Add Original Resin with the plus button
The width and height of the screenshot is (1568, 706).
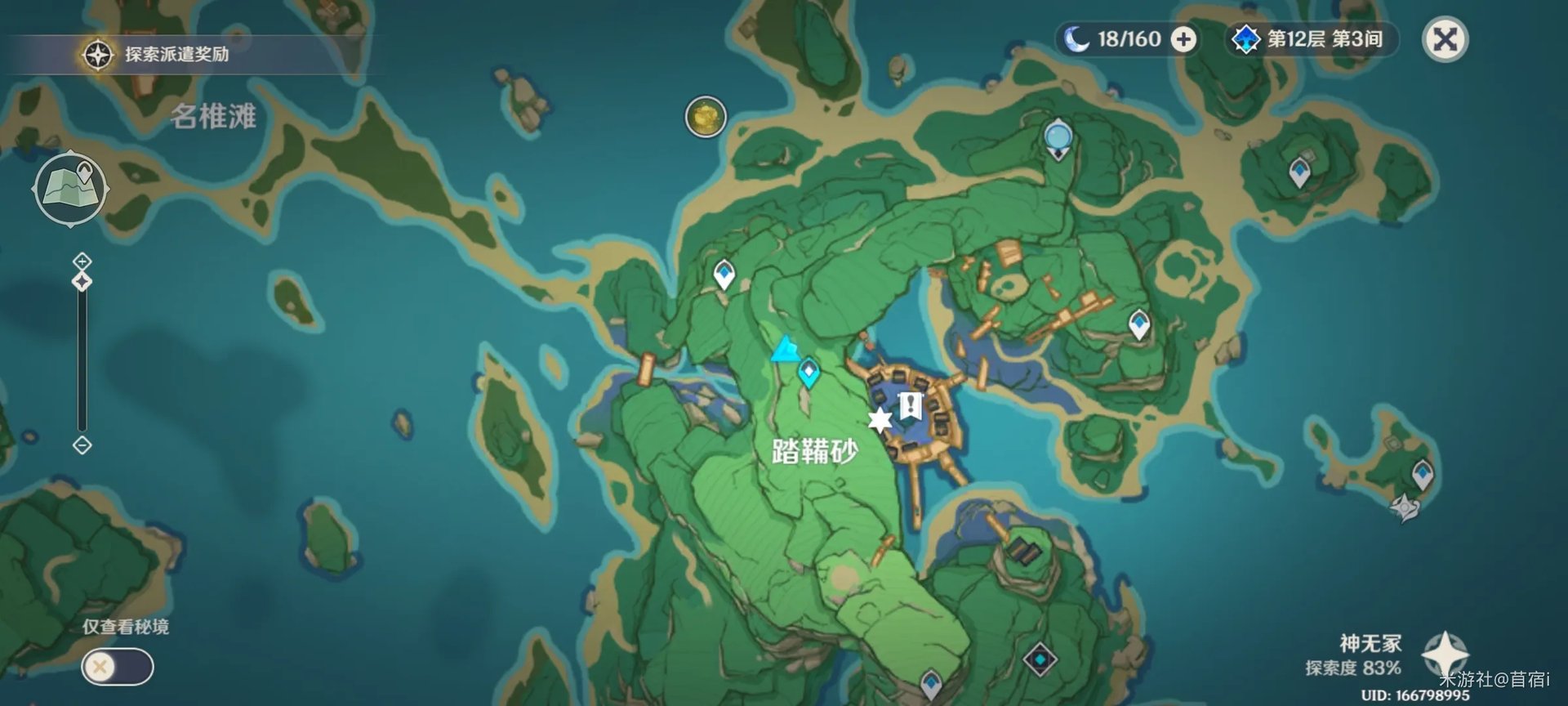(x=1183, y=39)
